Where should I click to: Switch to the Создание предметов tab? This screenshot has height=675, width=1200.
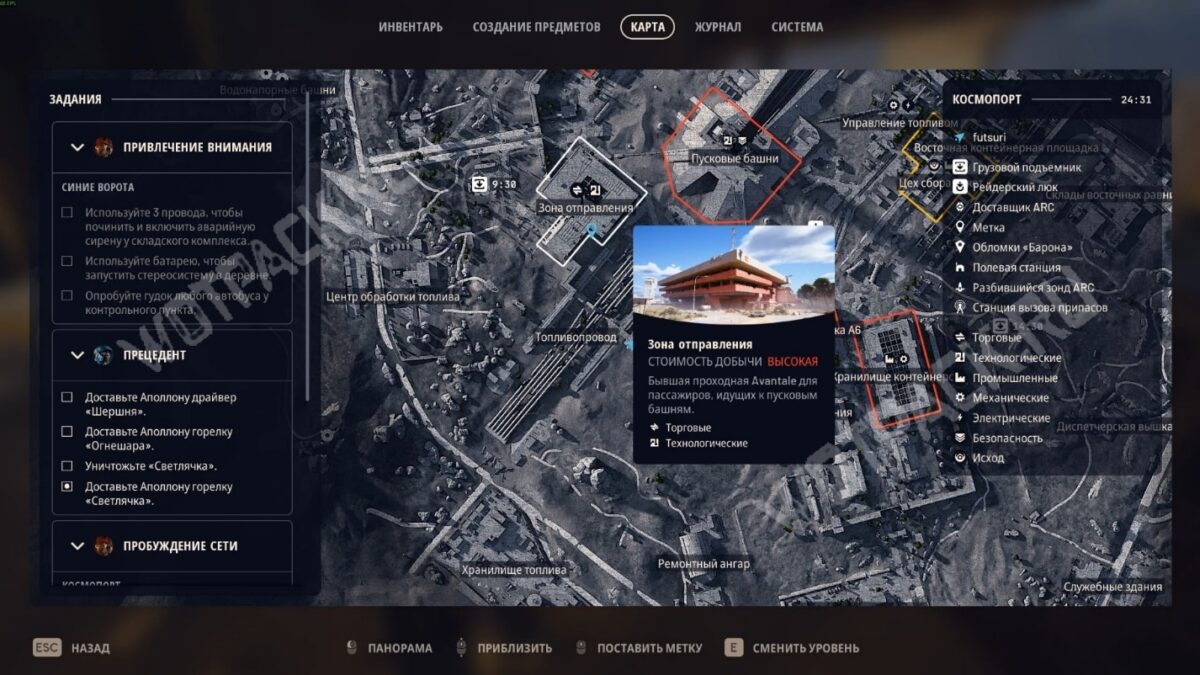coord(536,27)
